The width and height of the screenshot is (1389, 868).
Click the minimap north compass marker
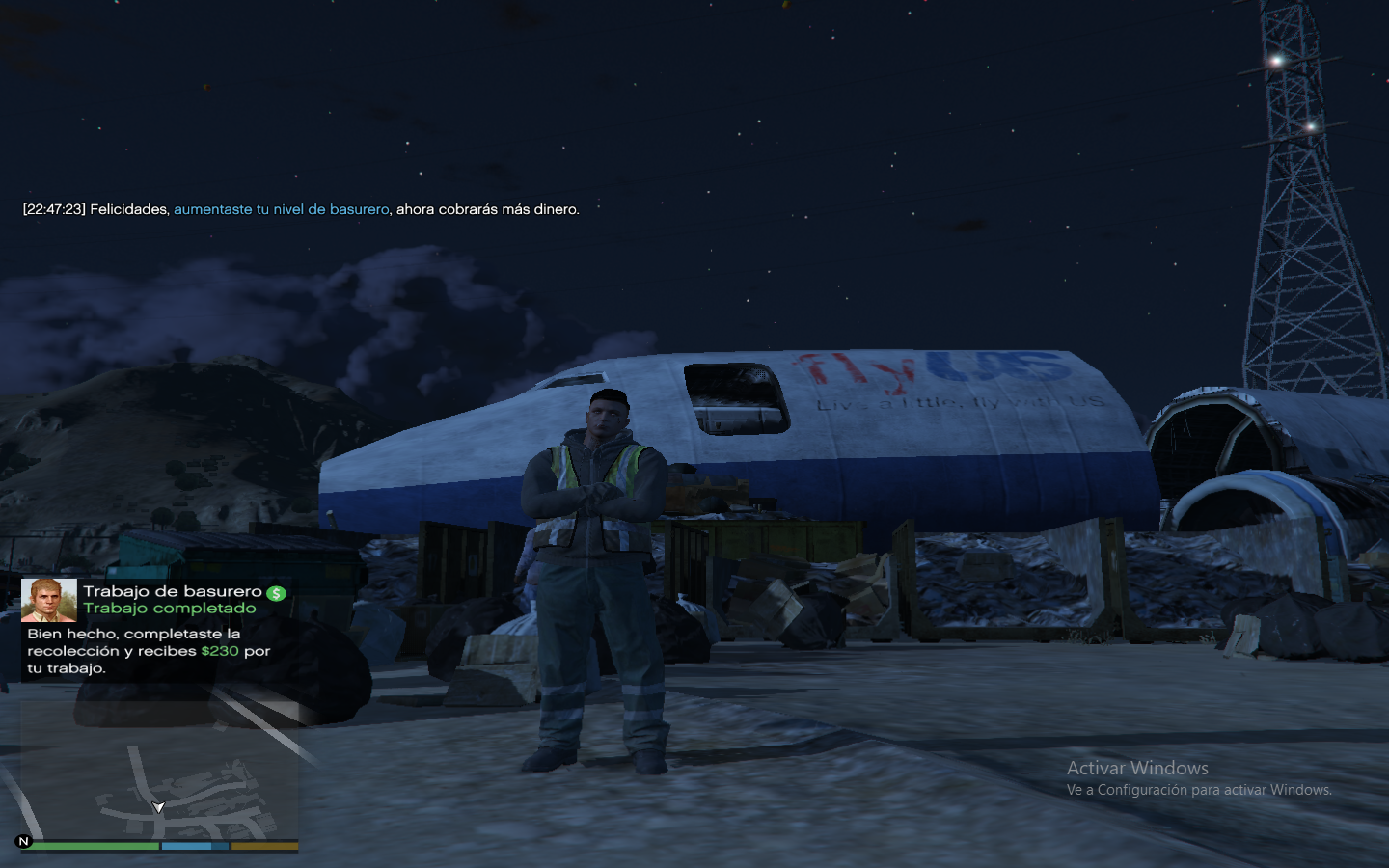click(x=24, y=841)
